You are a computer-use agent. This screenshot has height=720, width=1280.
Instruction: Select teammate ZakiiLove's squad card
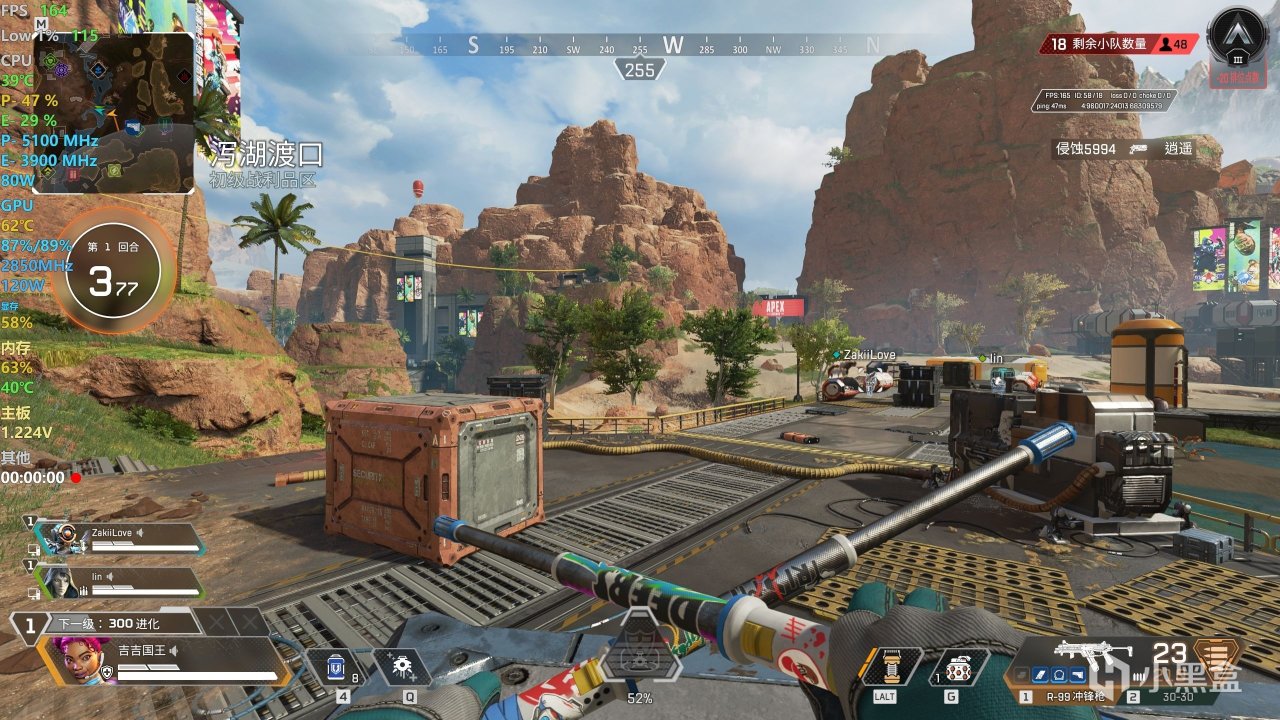(x=120, y=538)
